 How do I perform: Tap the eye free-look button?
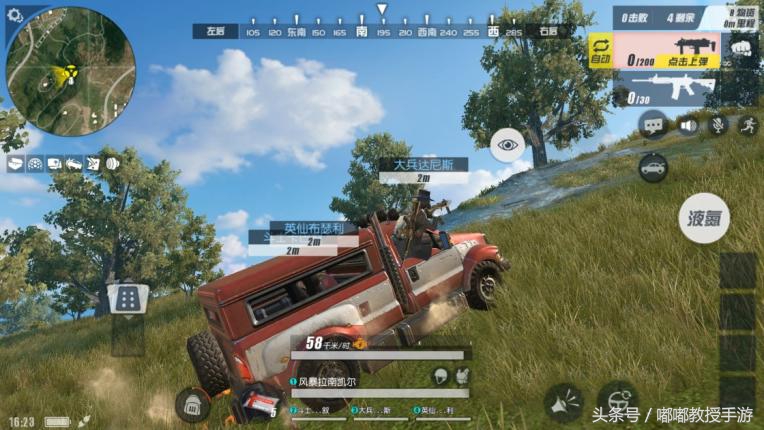point(508,145)
